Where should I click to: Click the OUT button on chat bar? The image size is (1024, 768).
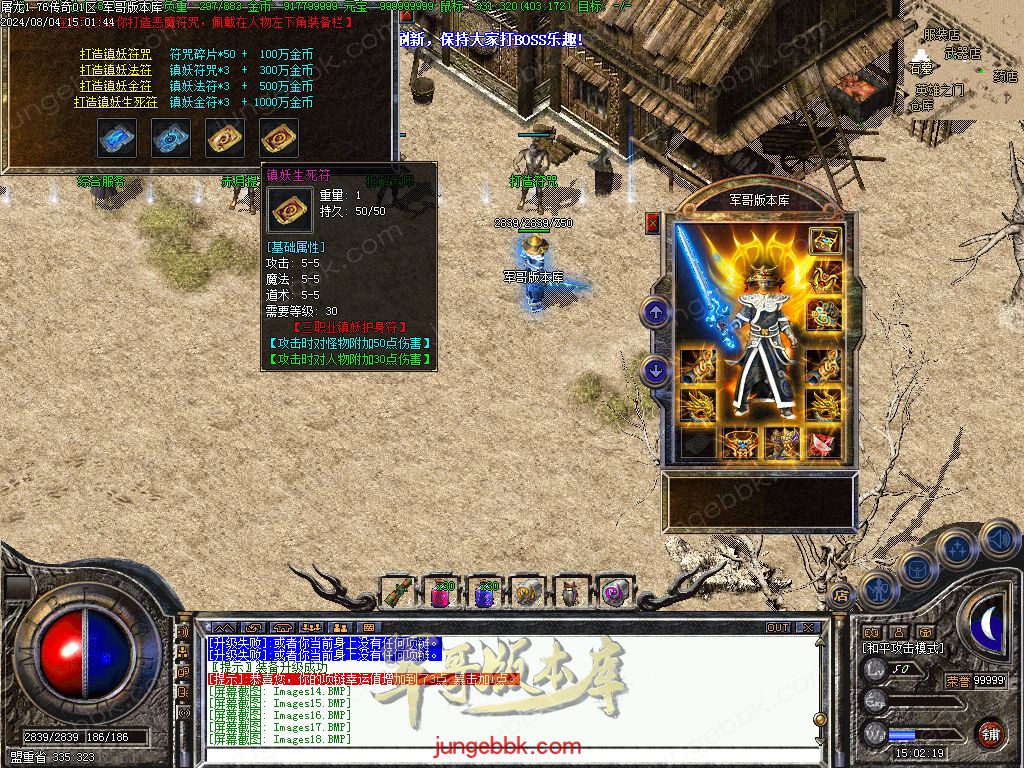click(x=778, y=628)
